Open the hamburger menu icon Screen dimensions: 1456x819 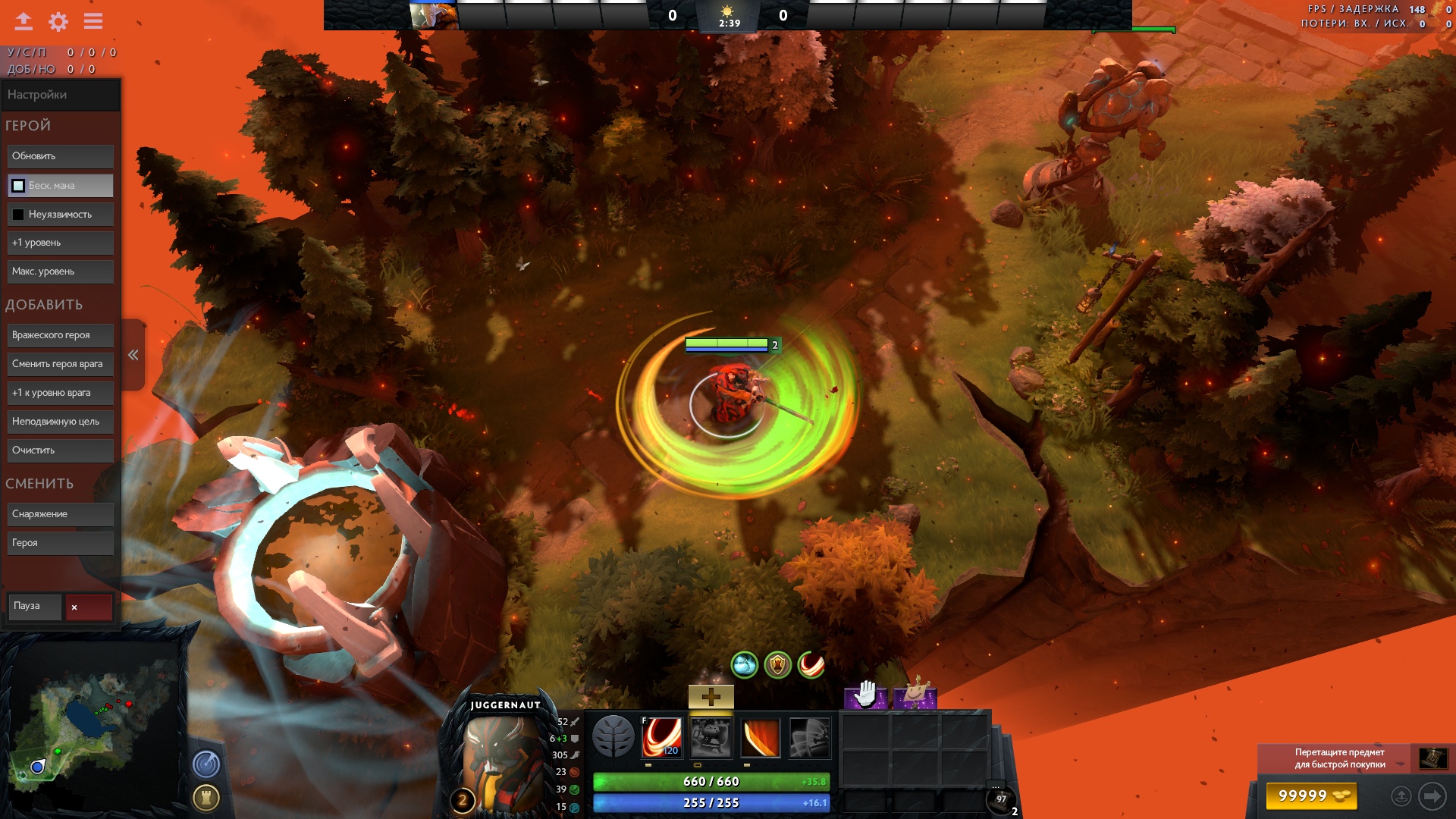(93, 21)
